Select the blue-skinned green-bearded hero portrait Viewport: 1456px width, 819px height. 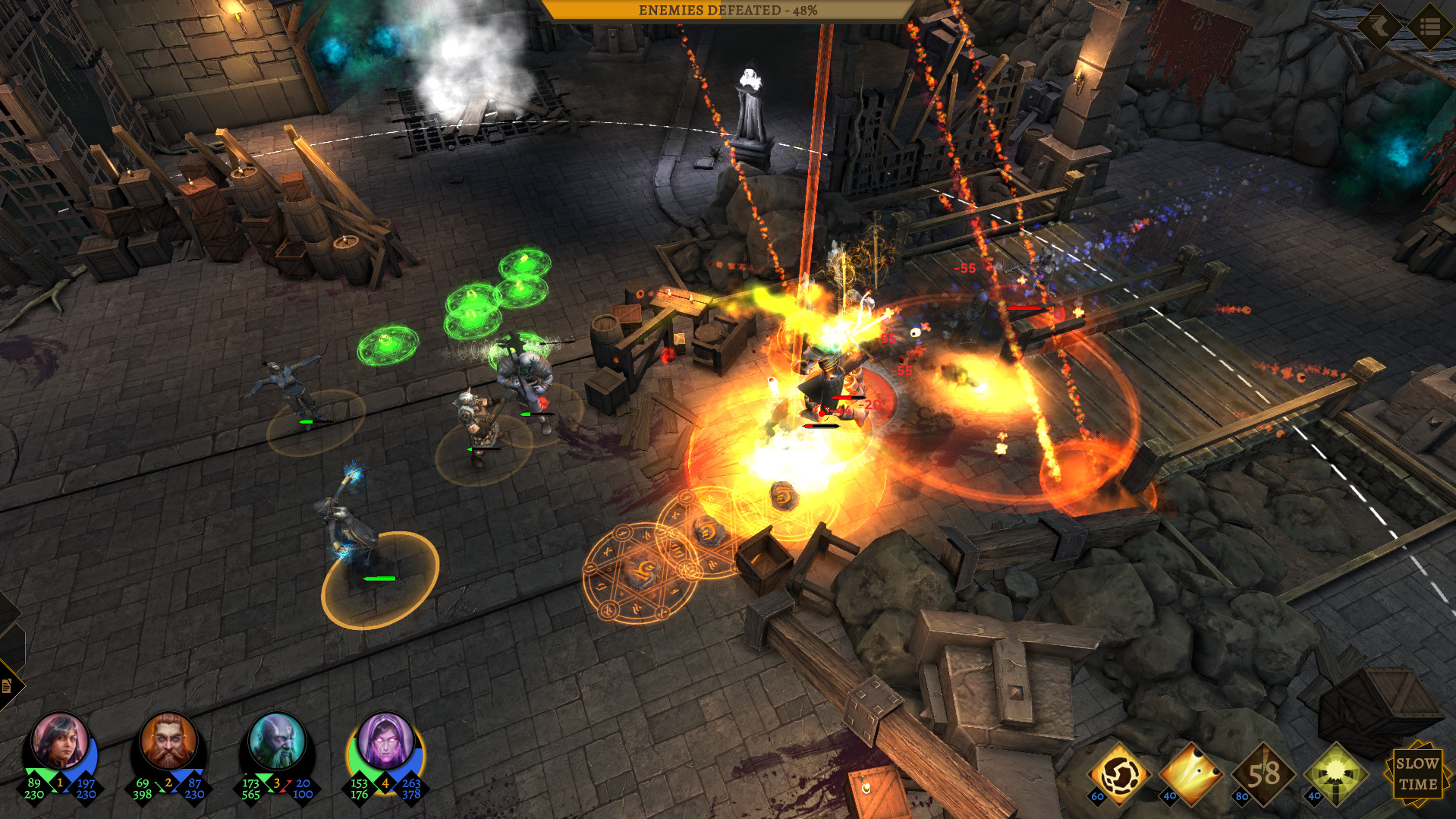(277, 742)
